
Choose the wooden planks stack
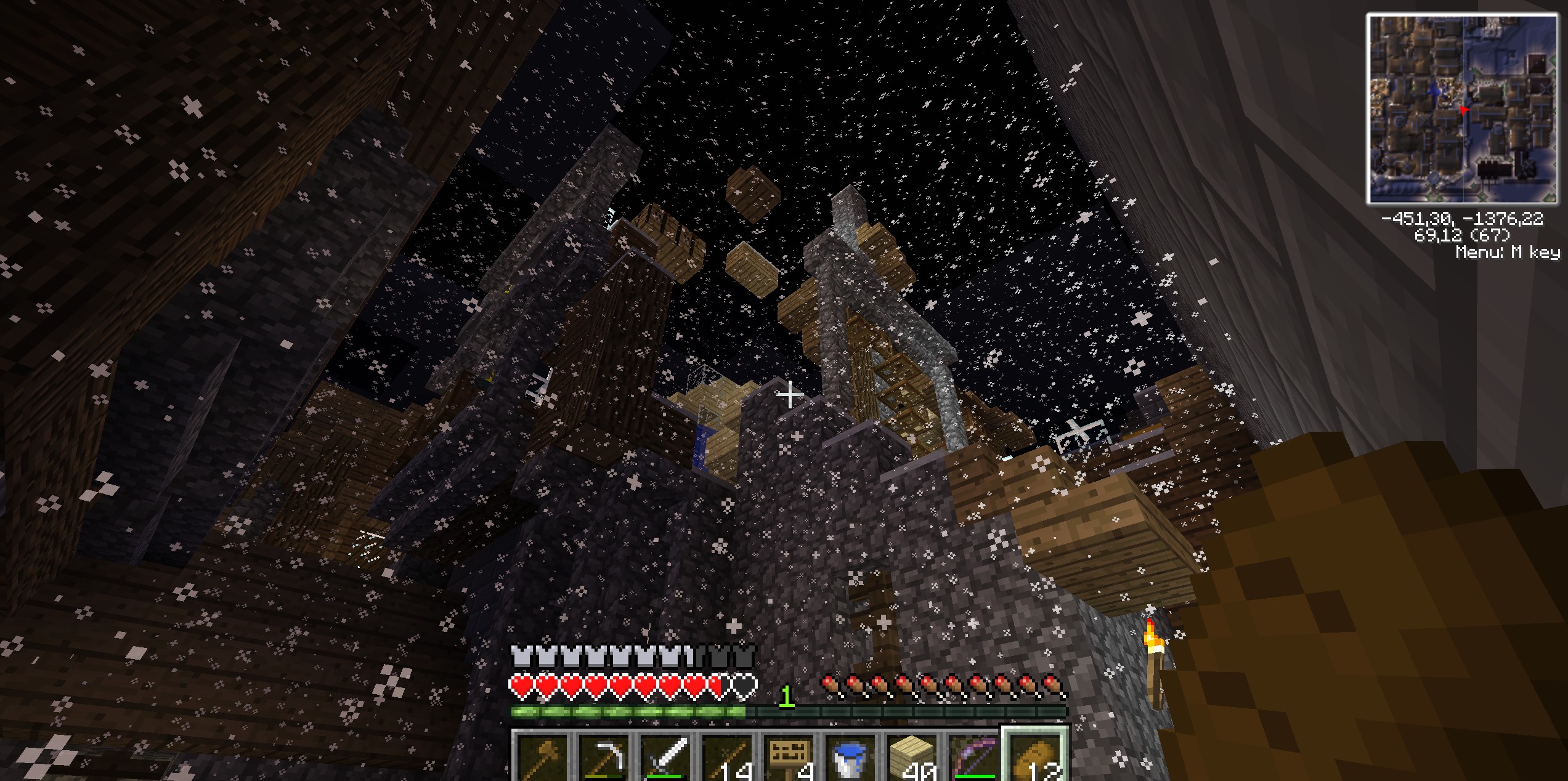[x=914, y=758]
